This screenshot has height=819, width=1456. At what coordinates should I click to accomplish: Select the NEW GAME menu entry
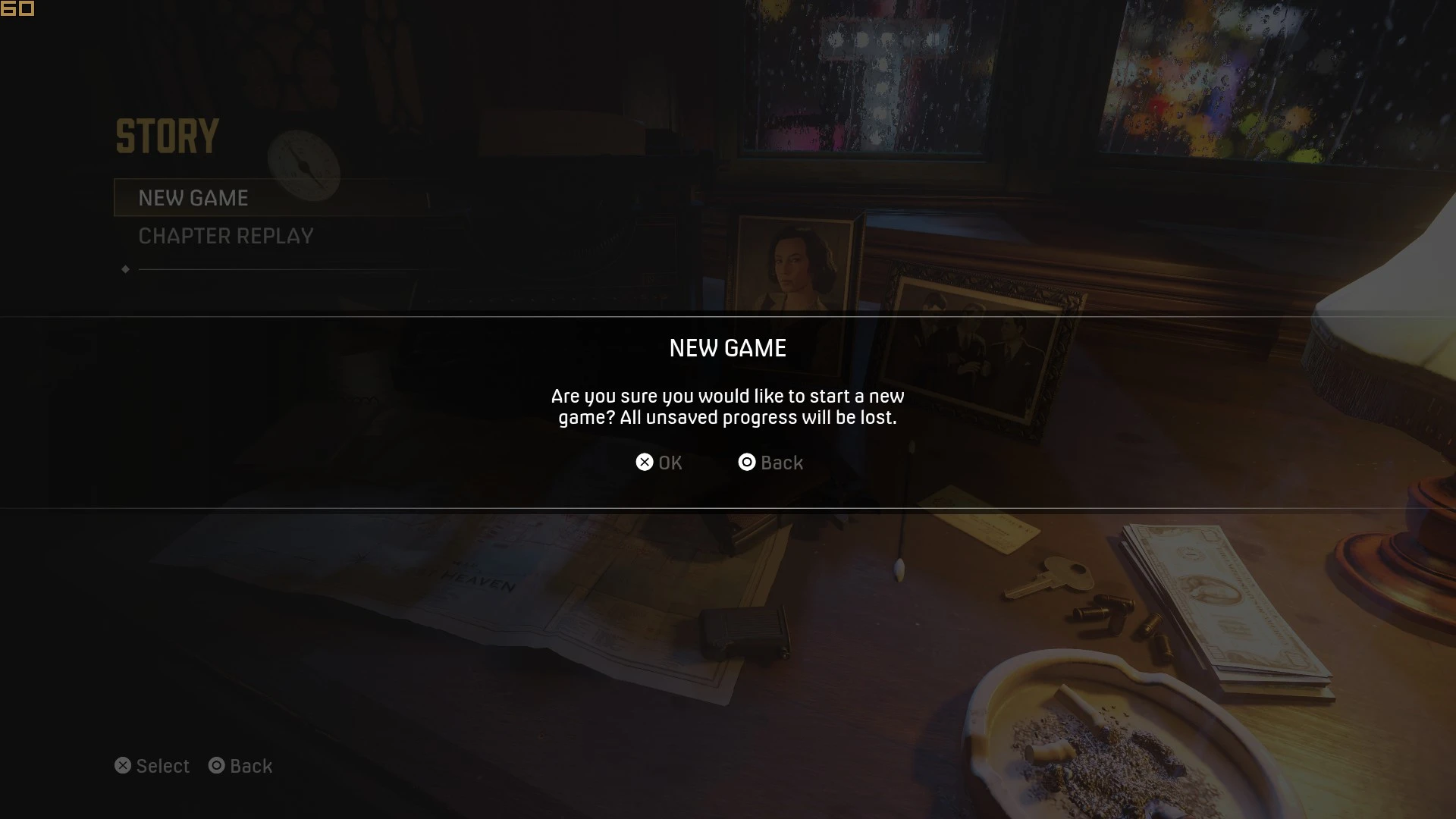click(x=193, y=198)
